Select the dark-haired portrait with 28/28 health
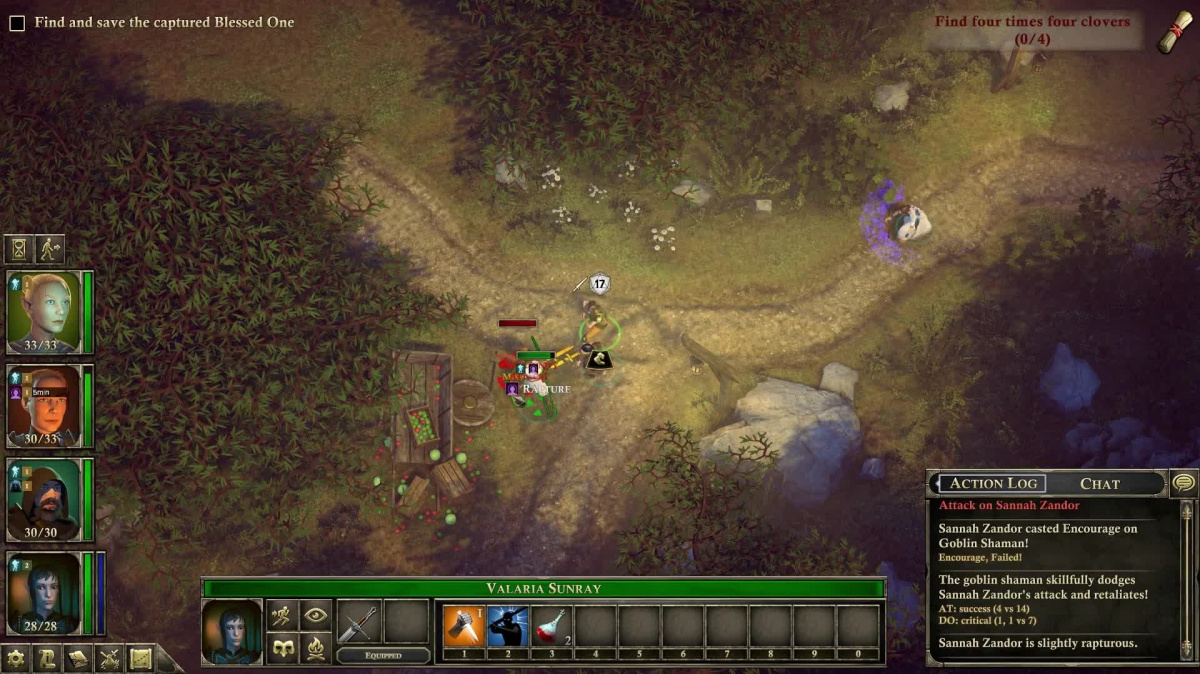This screenshot has height=674, width=1200. [x=44, y=592]
